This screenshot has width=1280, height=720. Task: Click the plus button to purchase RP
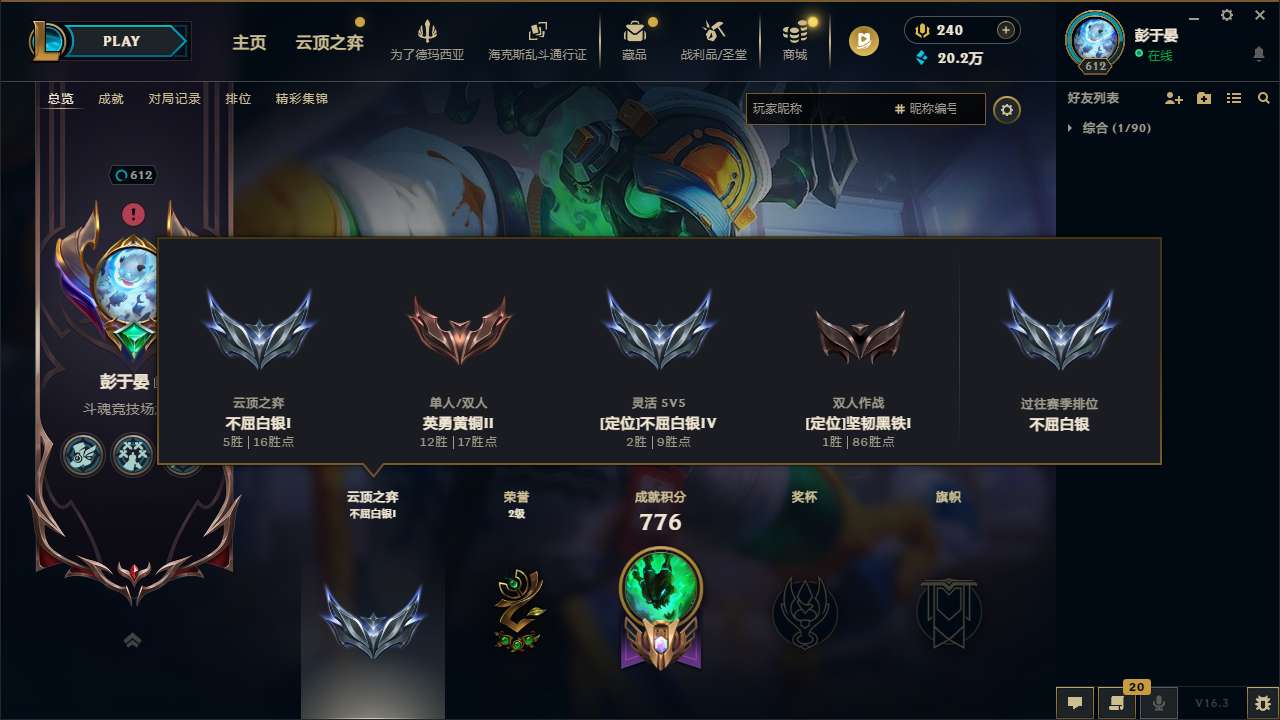(x=1004, y=30)
